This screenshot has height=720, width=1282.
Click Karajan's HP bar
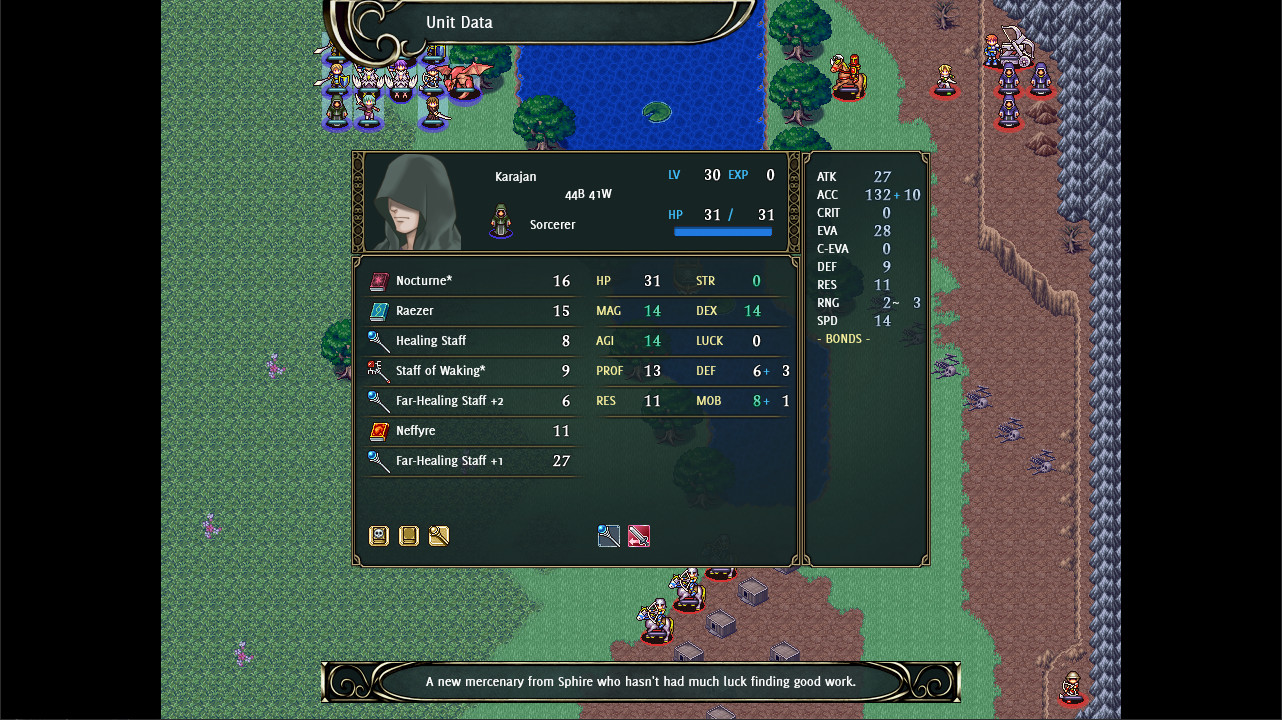[723, 231]
